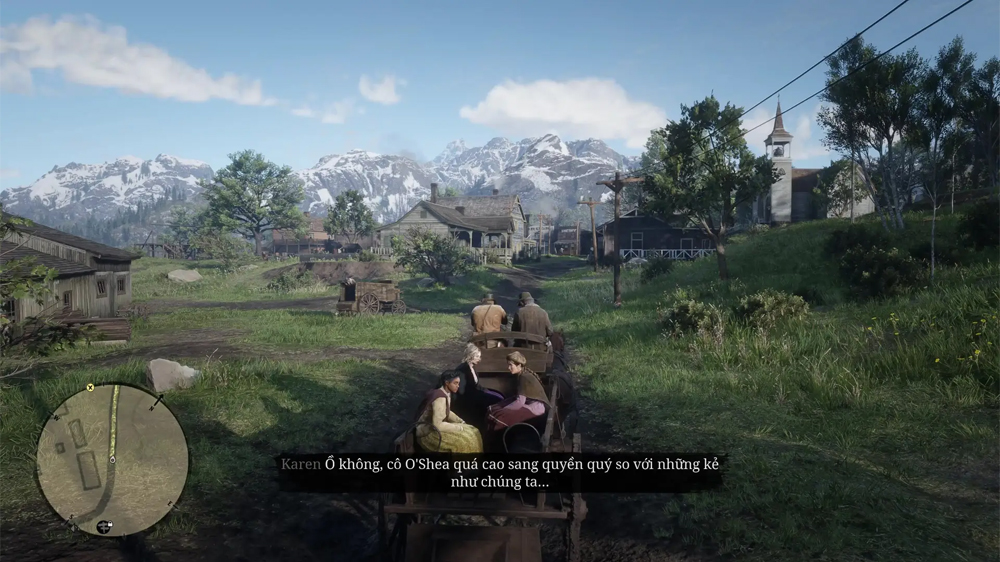
Task: Select the locked signpost icon on the minimap
Action: tap(104, 526)
